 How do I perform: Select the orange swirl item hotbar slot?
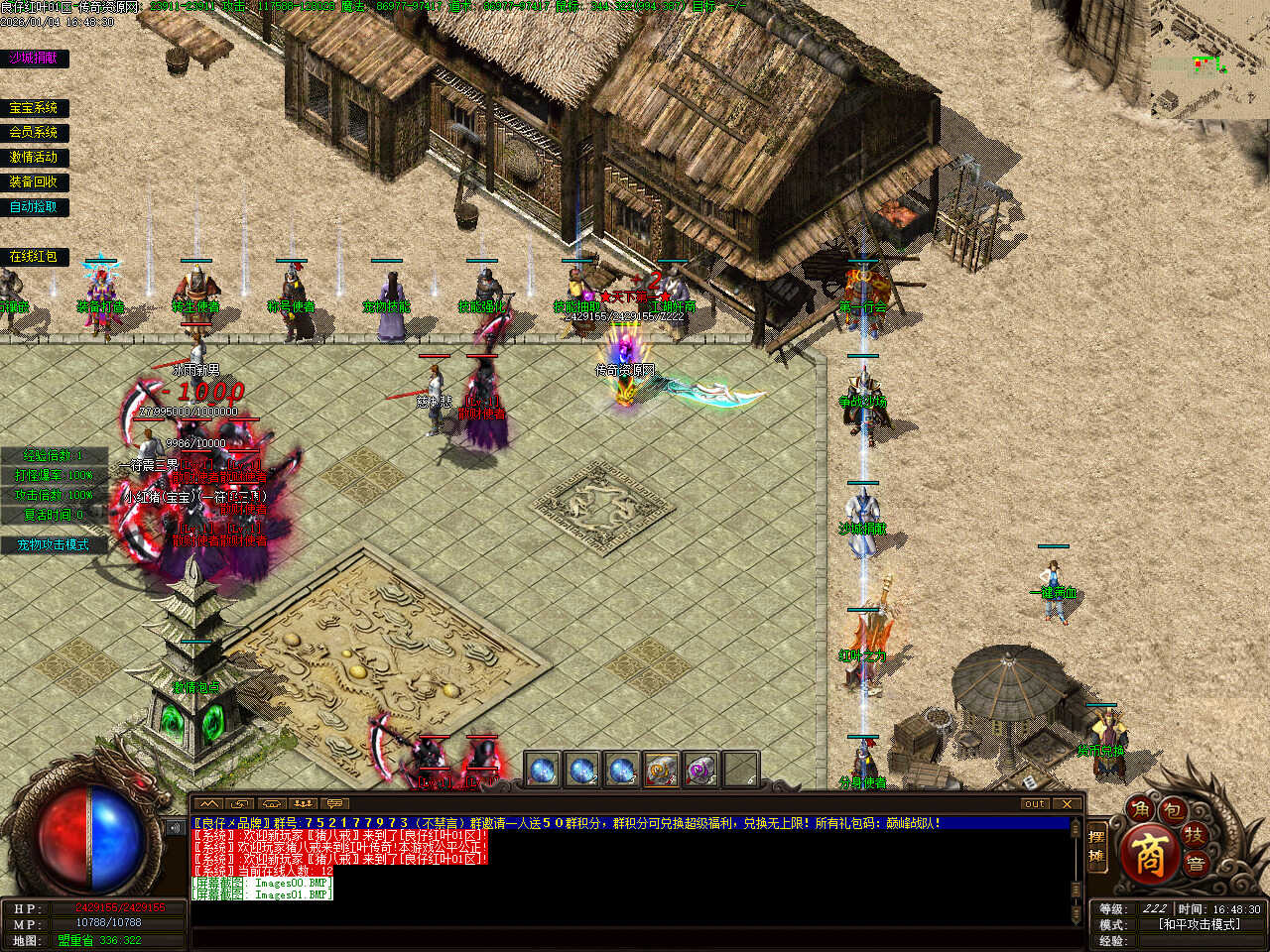pos(661,770)
